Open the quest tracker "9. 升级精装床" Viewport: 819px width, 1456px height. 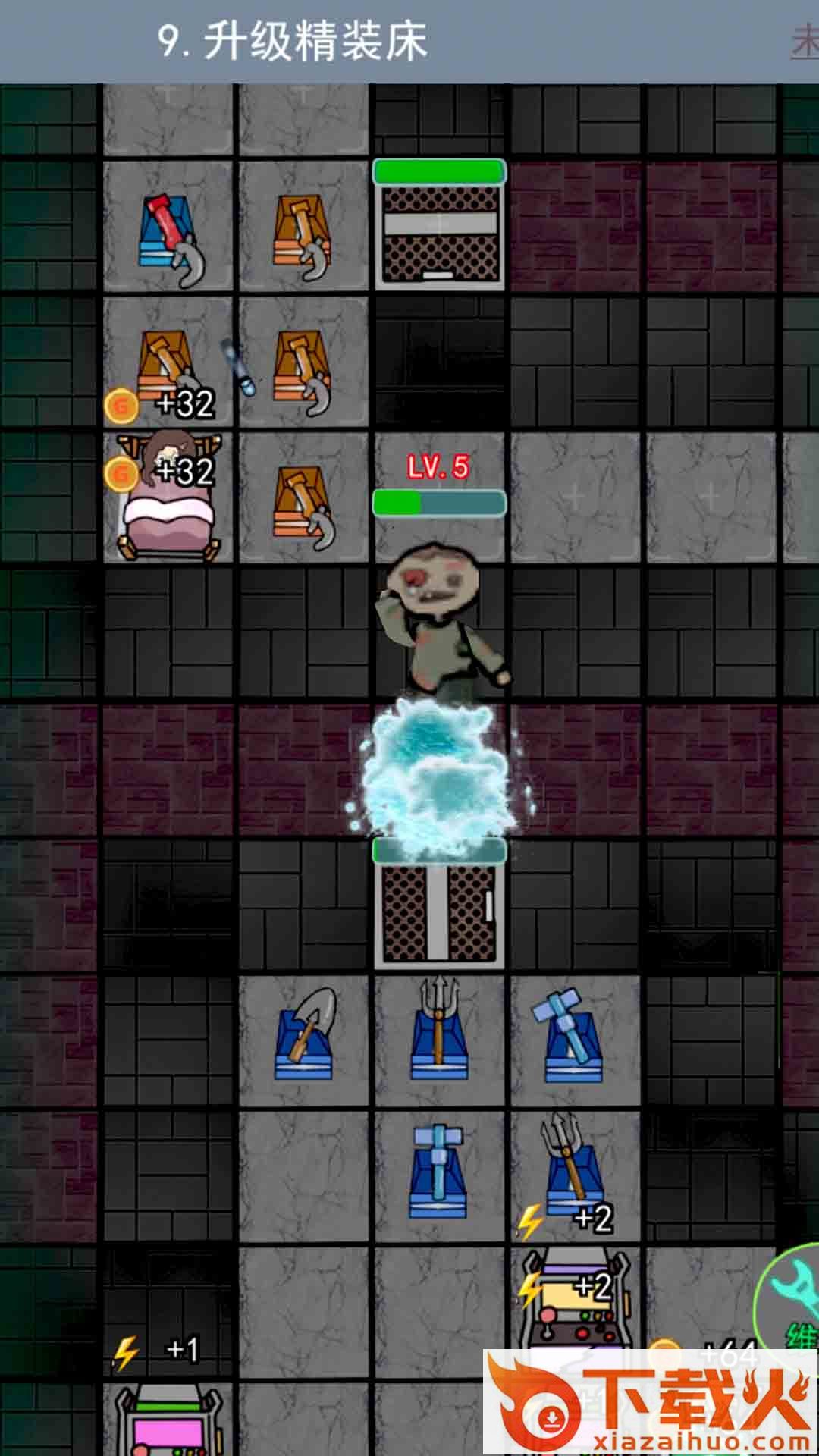point(293,41)
